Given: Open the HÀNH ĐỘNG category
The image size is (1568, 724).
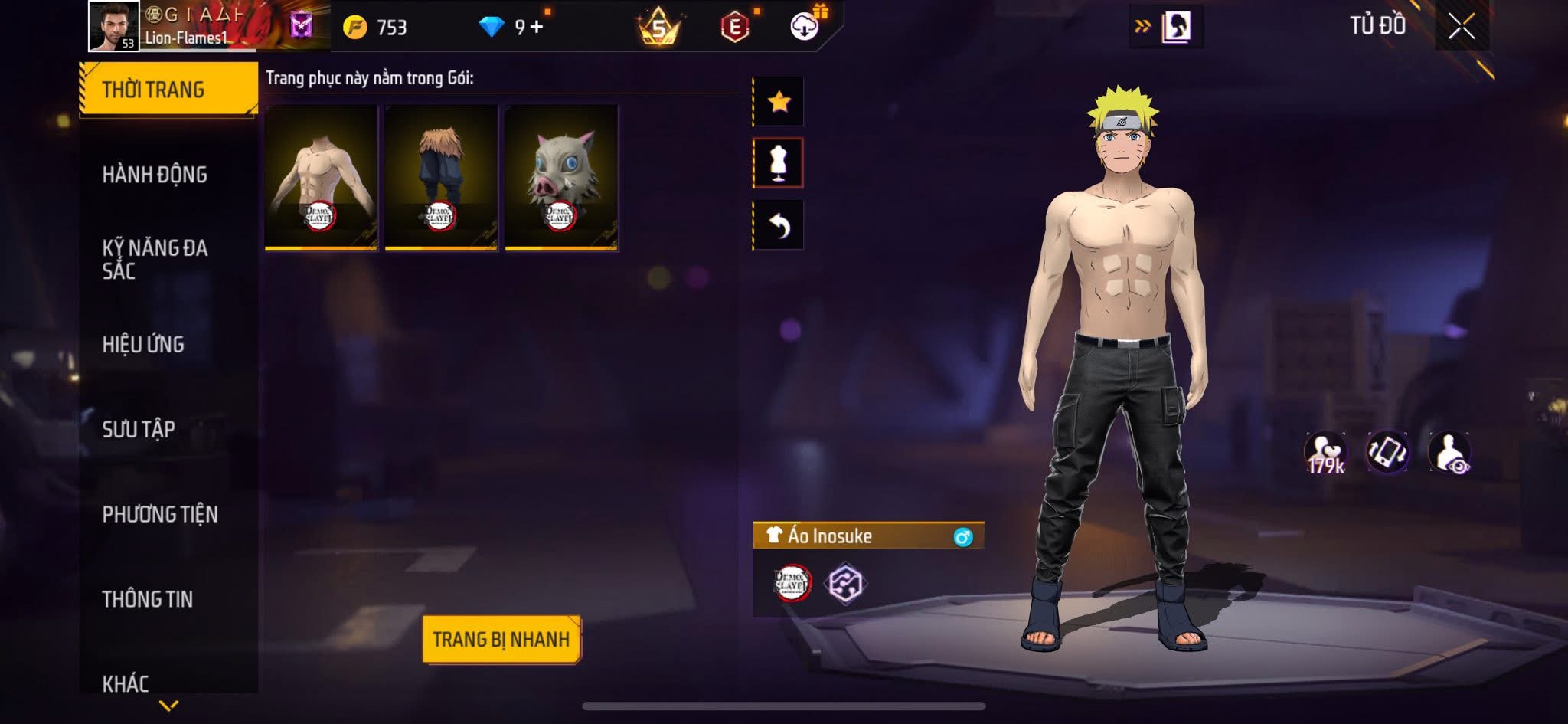Looking at the screenshot, I should click(155, 175).
